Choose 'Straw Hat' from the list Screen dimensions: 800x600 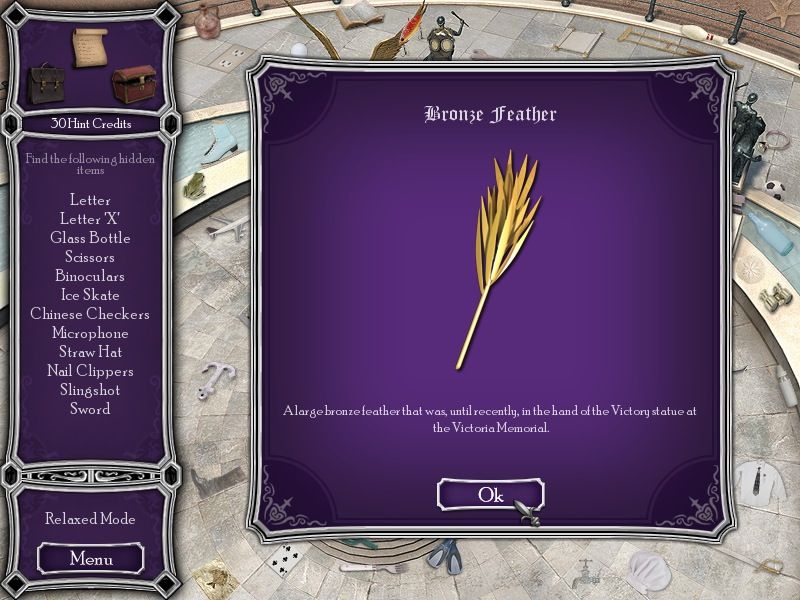90,352
